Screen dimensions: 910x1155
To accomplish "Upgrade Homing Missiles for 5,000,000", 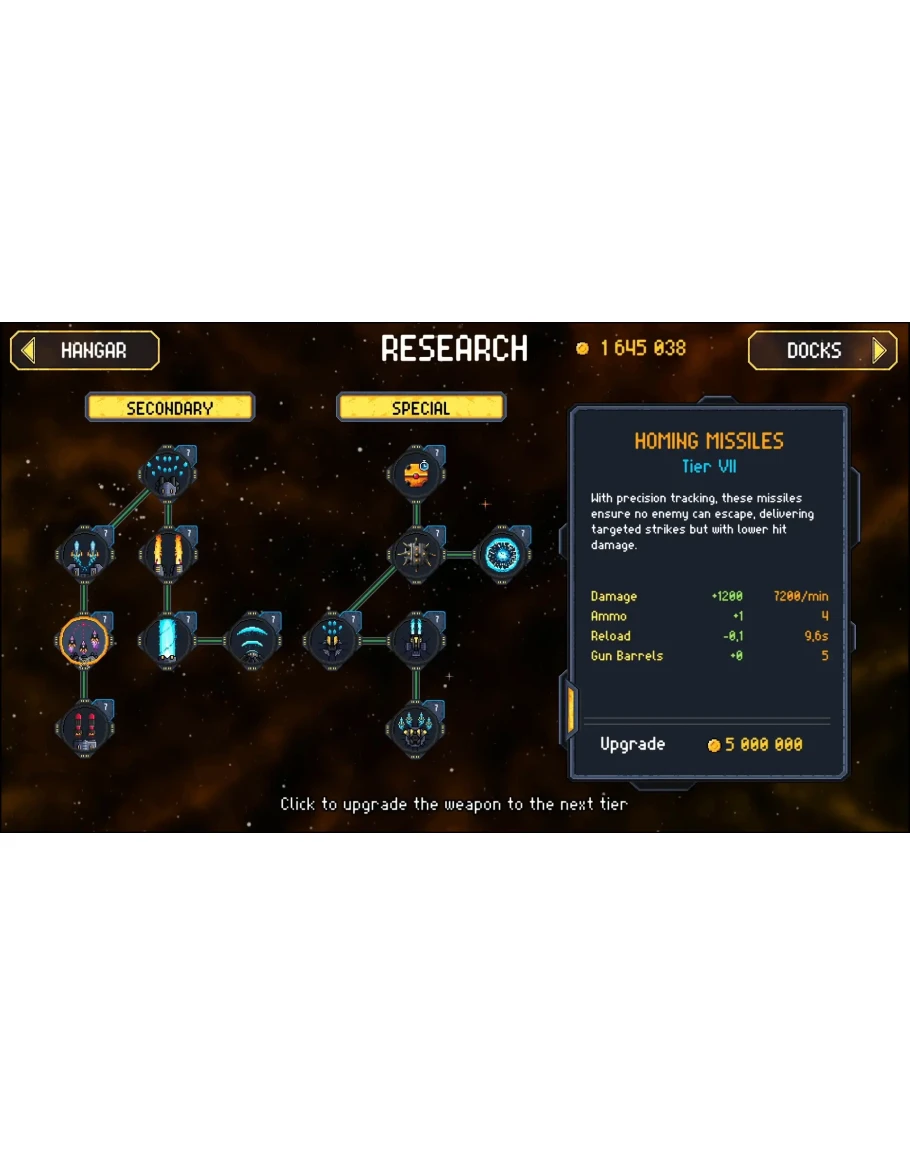I will pos(706,745).
